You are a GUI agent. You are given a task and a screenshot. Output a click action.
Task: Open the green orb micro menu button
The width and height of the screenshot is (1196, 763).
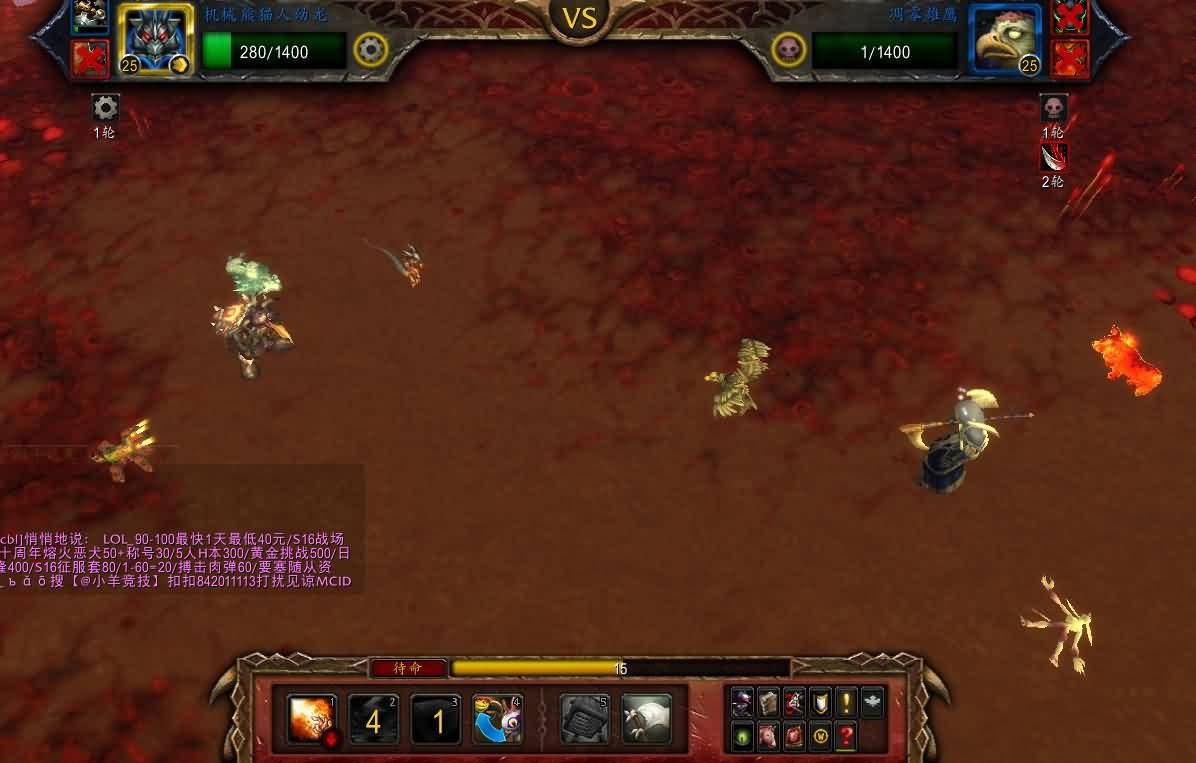pyautogui.click(x=742, y=736)
